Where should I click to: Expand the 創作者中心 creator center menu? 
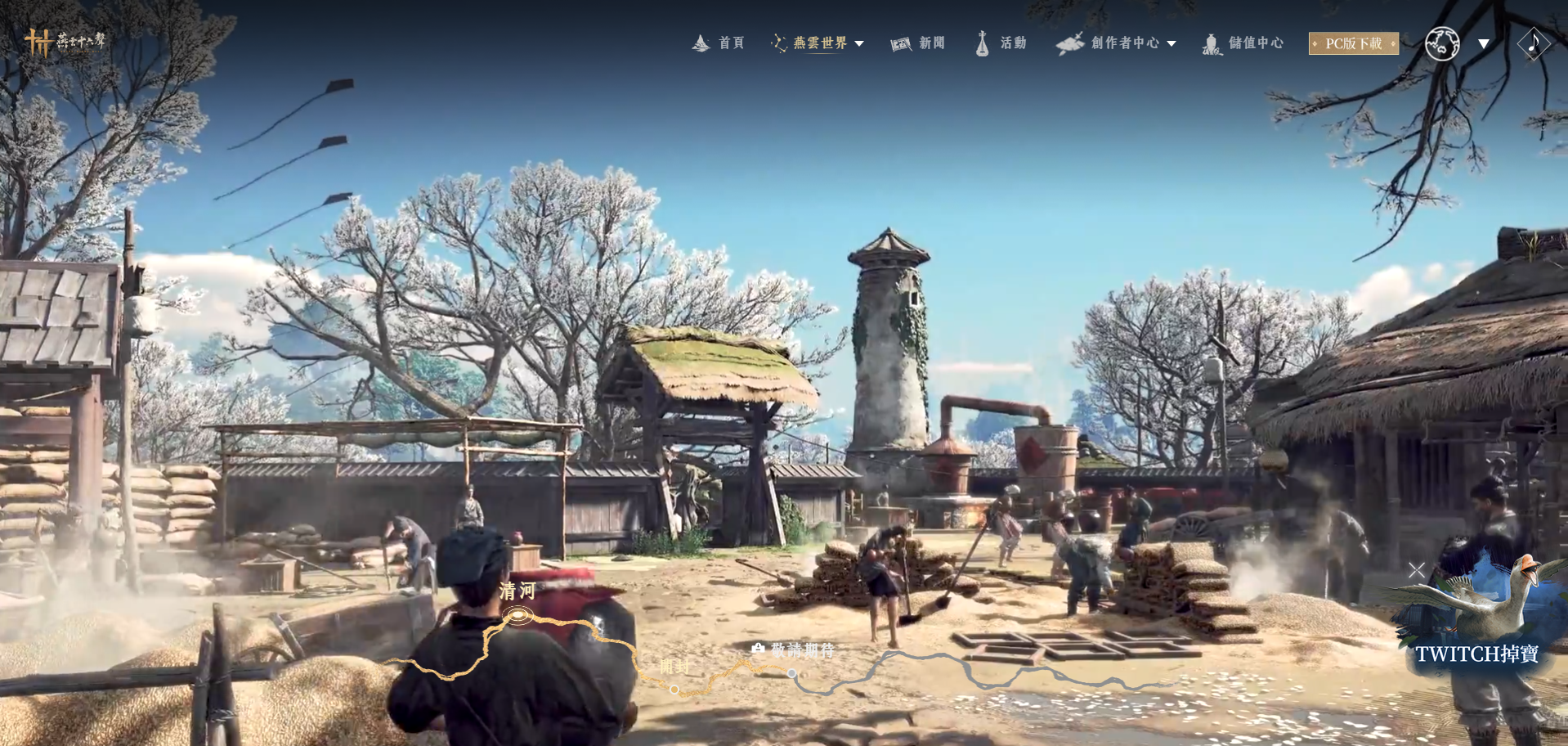[1117, 43]
